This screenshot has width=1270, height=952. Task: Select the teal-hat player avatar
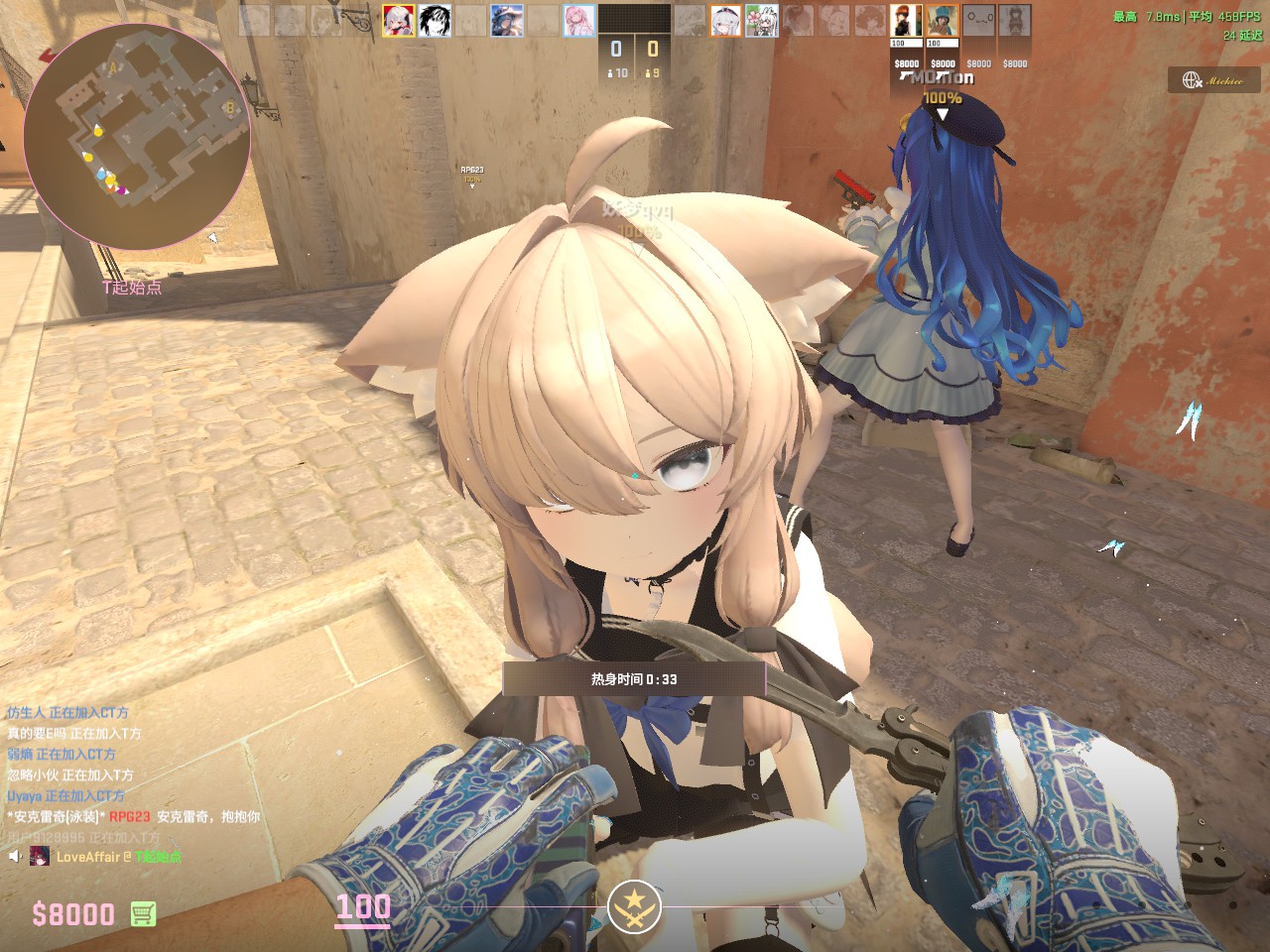tap(942, 21)
